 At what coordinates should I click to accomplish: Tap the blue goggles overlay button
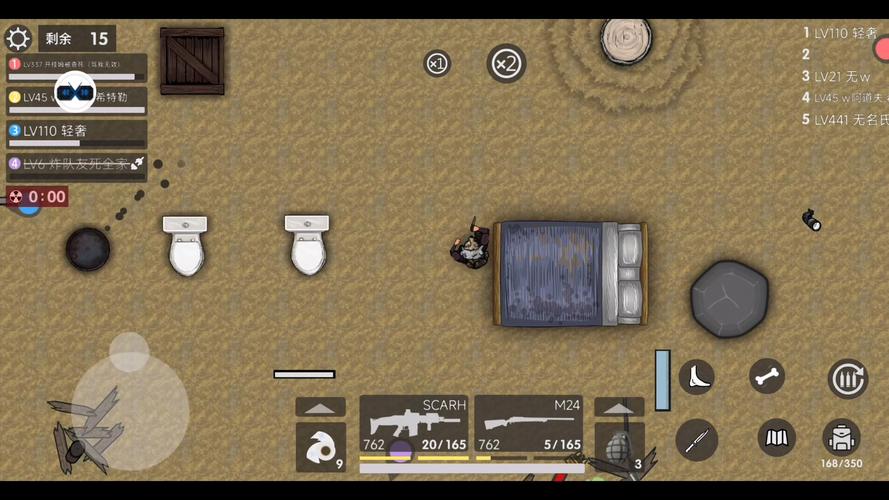click(x=75, y=93)
